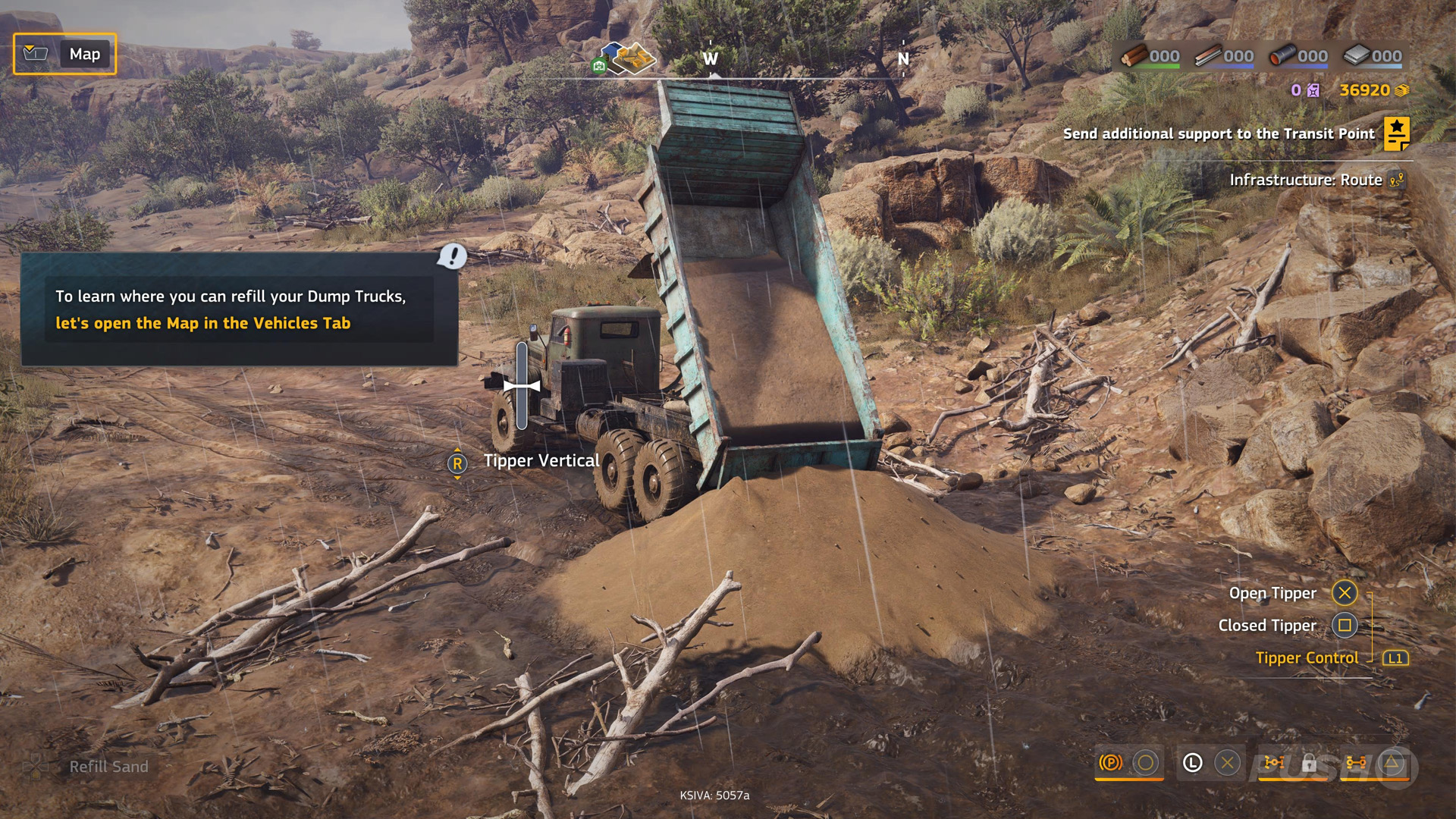Adjust the Tipper Vertical slider handle

522,386
